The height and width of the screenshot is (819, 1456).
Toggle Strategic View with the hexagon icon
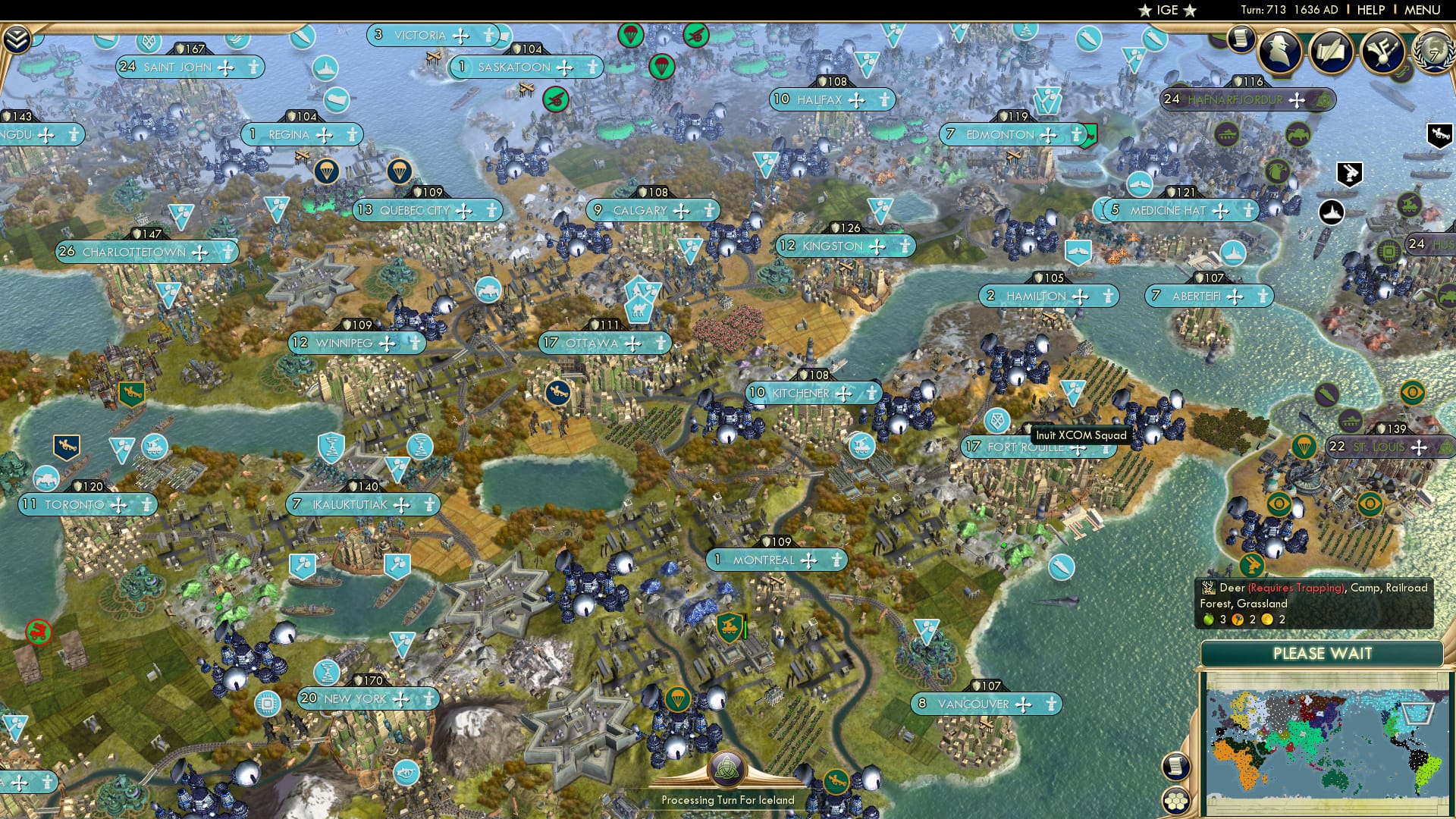[x=1175, y=801]
